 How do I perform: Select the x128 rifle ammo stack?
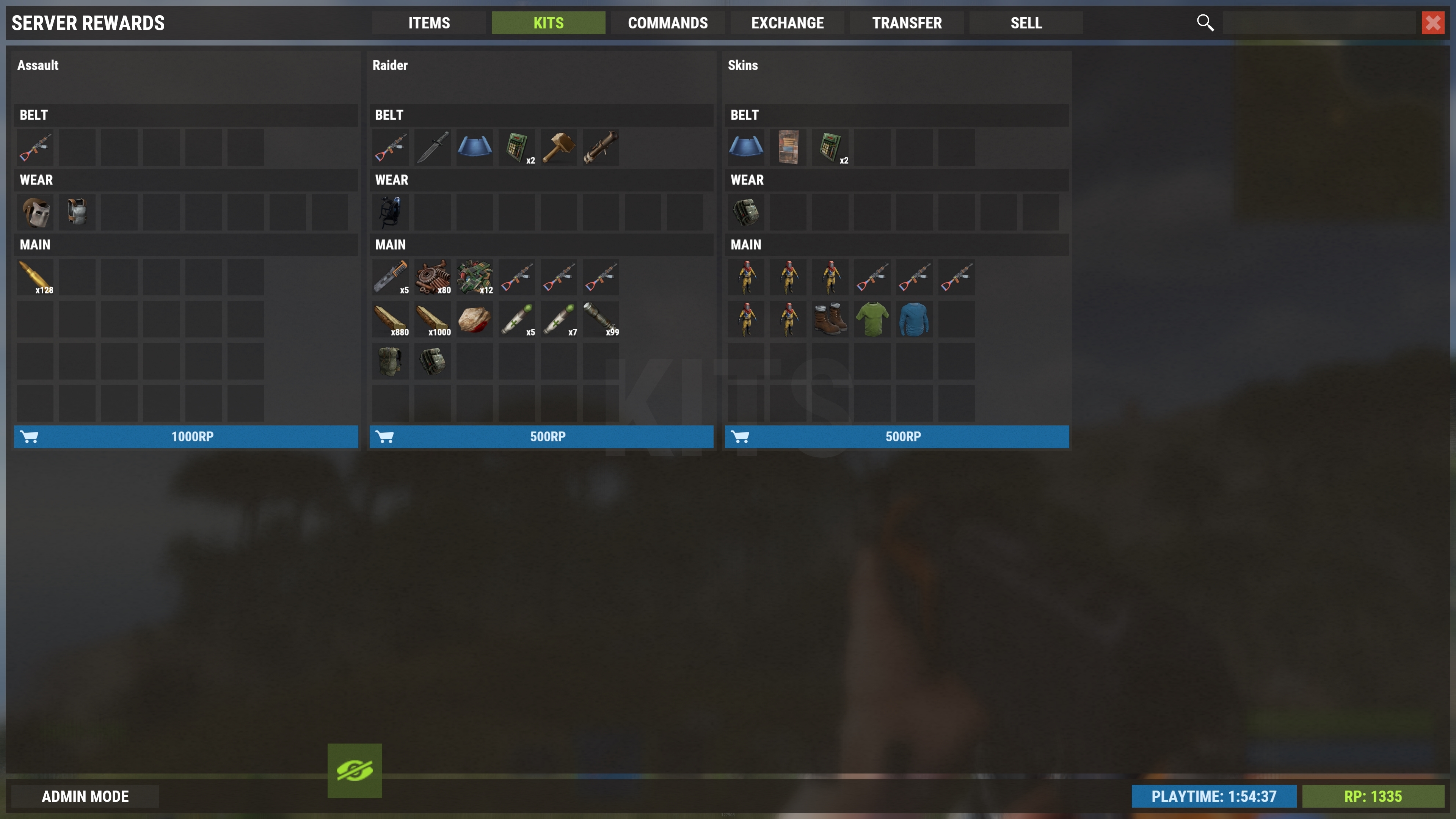click(x=36, y=277)
